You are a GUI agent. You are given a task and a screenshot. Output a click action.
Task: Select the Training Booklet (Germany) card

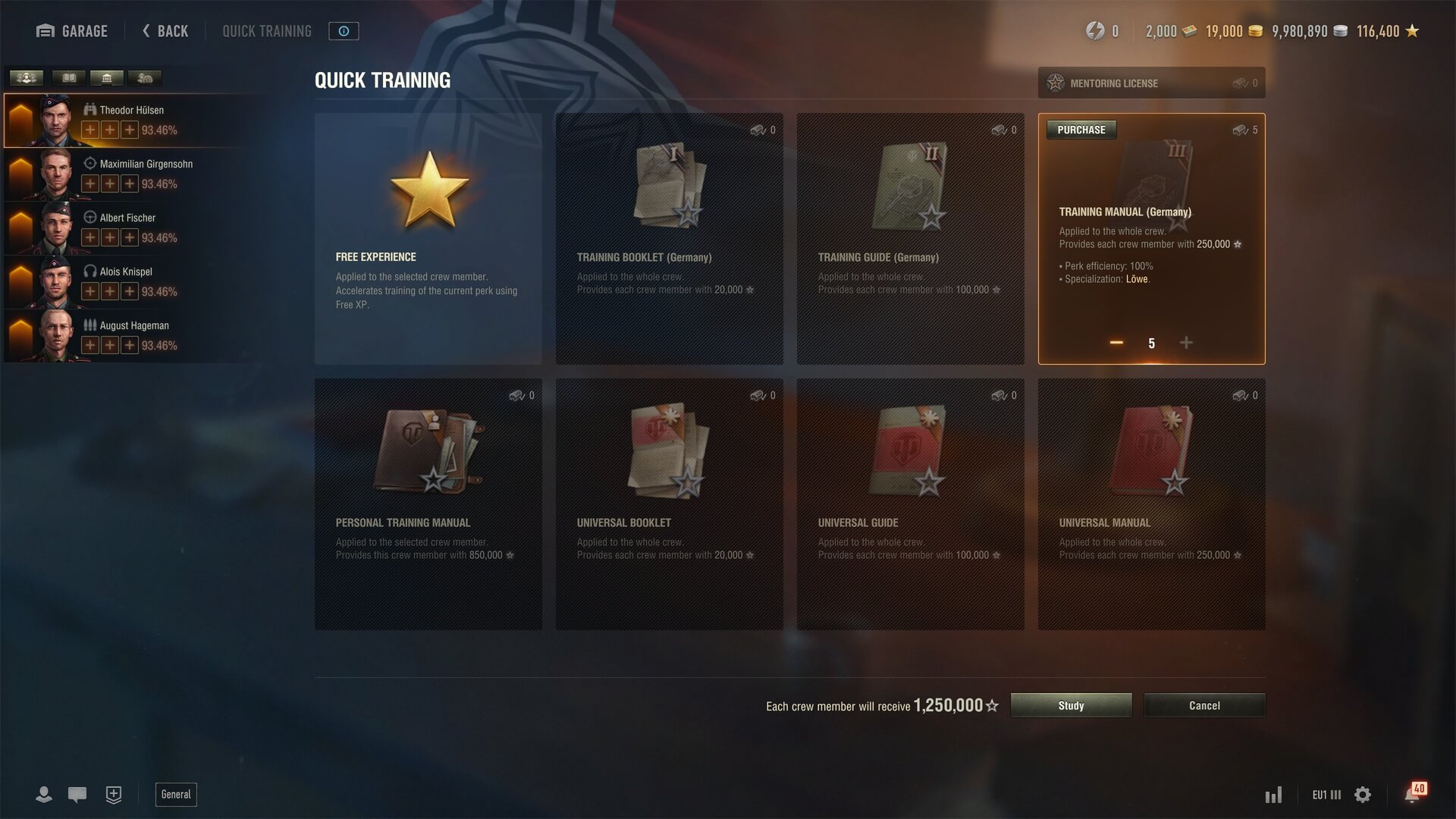pos(669,239)
